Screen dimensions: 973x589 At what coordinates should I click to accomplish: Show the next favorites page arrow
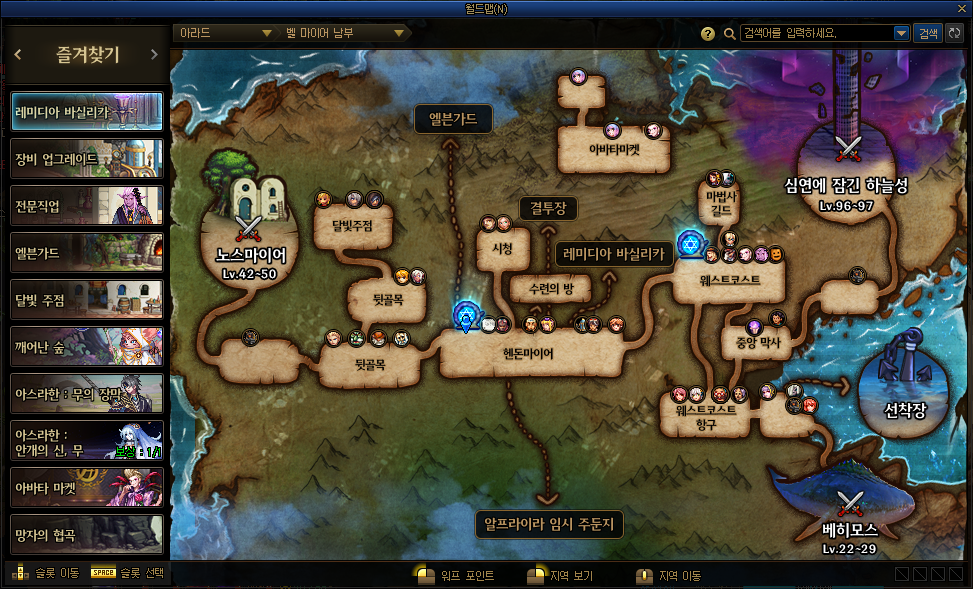coord(153,55)
